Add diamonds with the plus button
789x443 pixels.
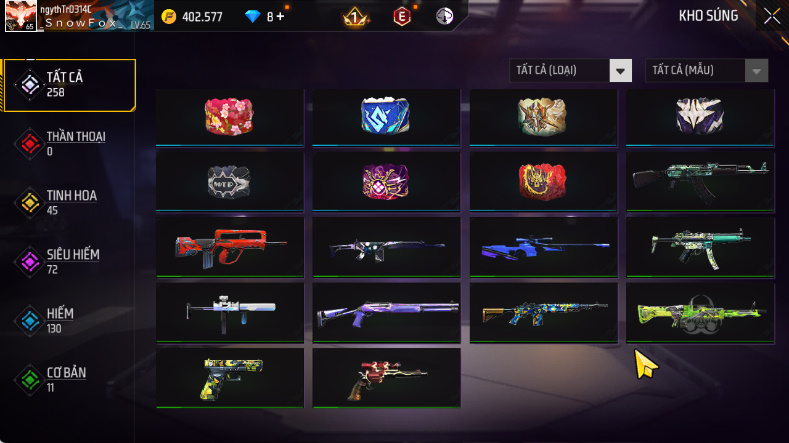(x=280, y=17)
